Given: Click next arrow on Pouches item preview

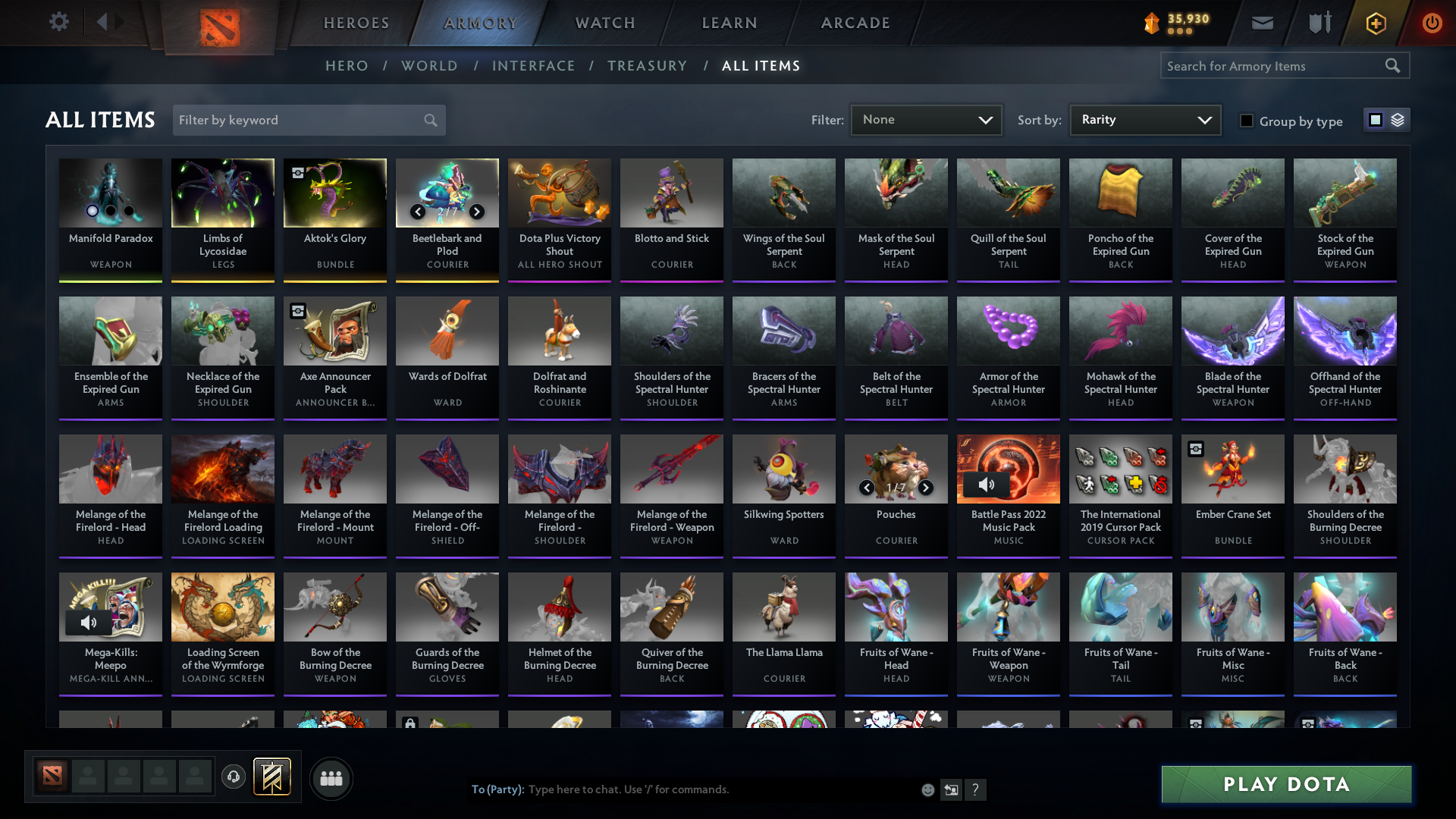Looking at the screenshot, I should pyautogui.click(x=926, y=488).
